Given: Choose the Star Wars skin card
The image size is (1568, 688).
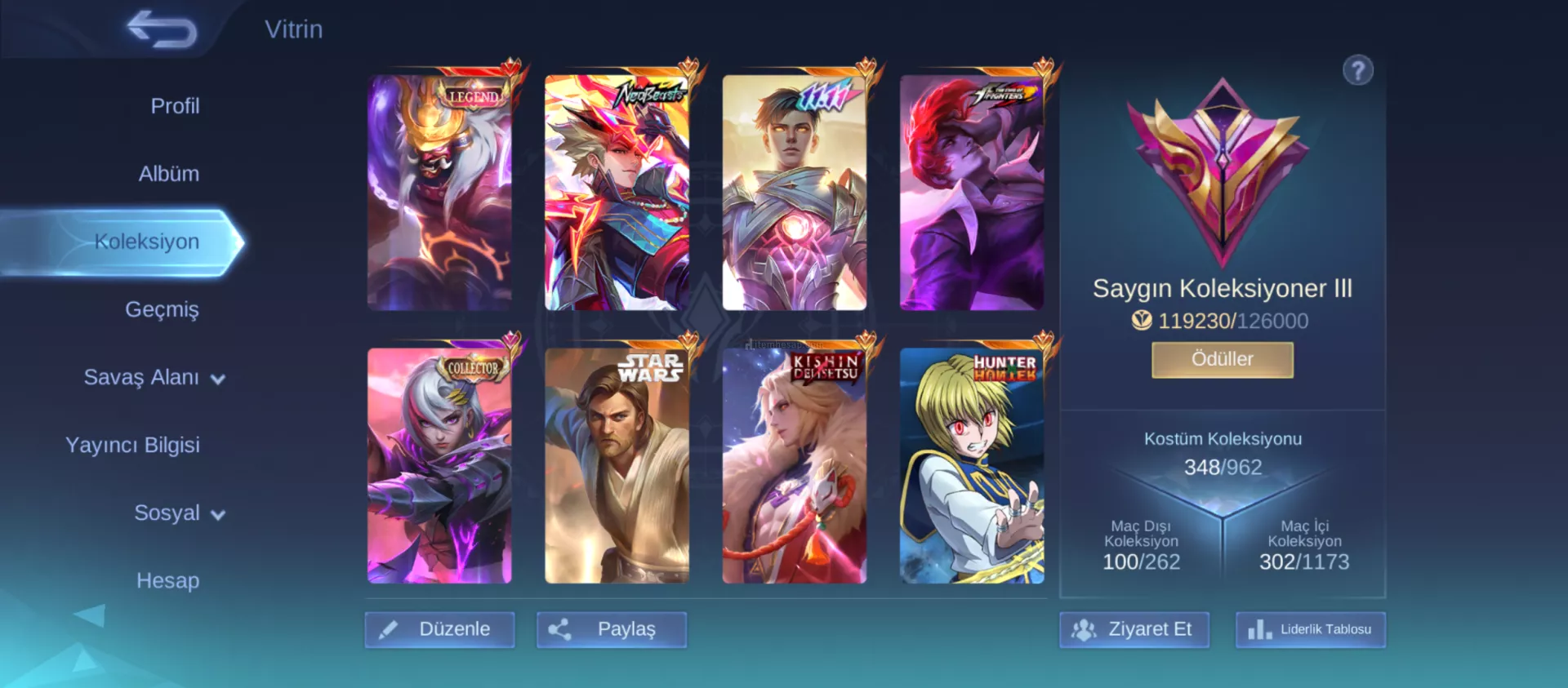Looking at the screenshot, I should point(617,465).
